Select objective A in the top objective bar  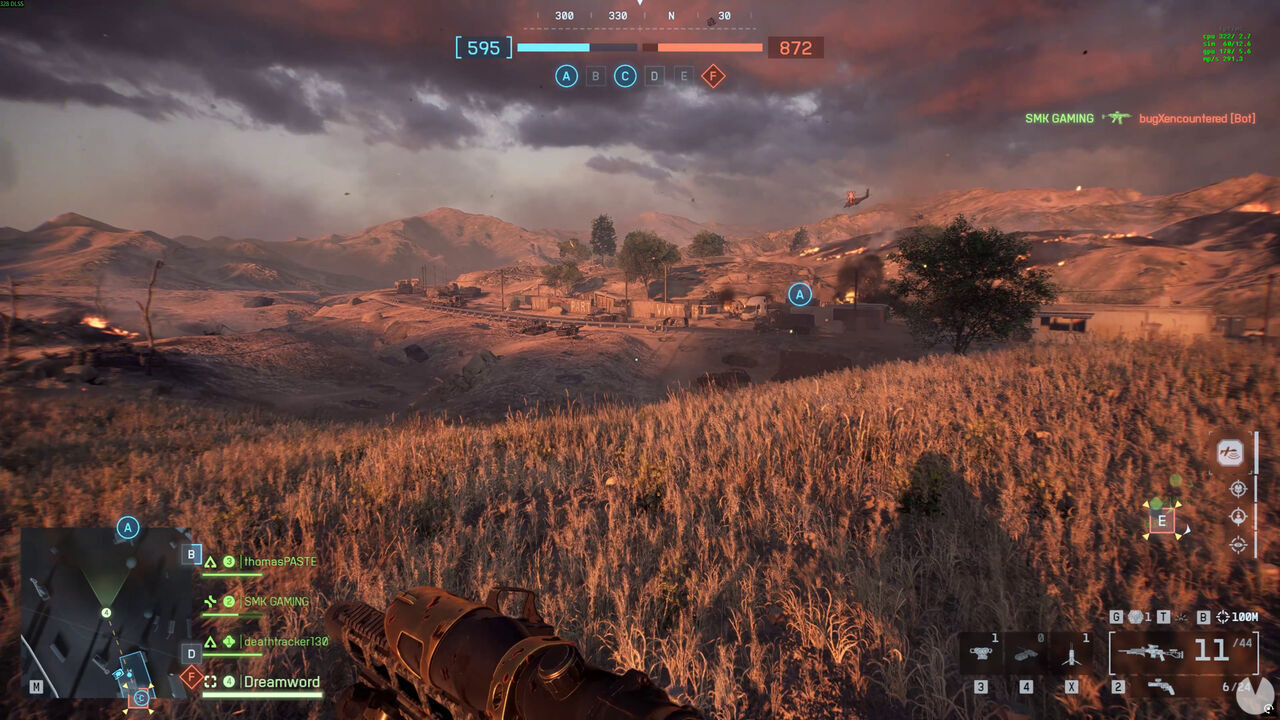[x=566, y=76]
